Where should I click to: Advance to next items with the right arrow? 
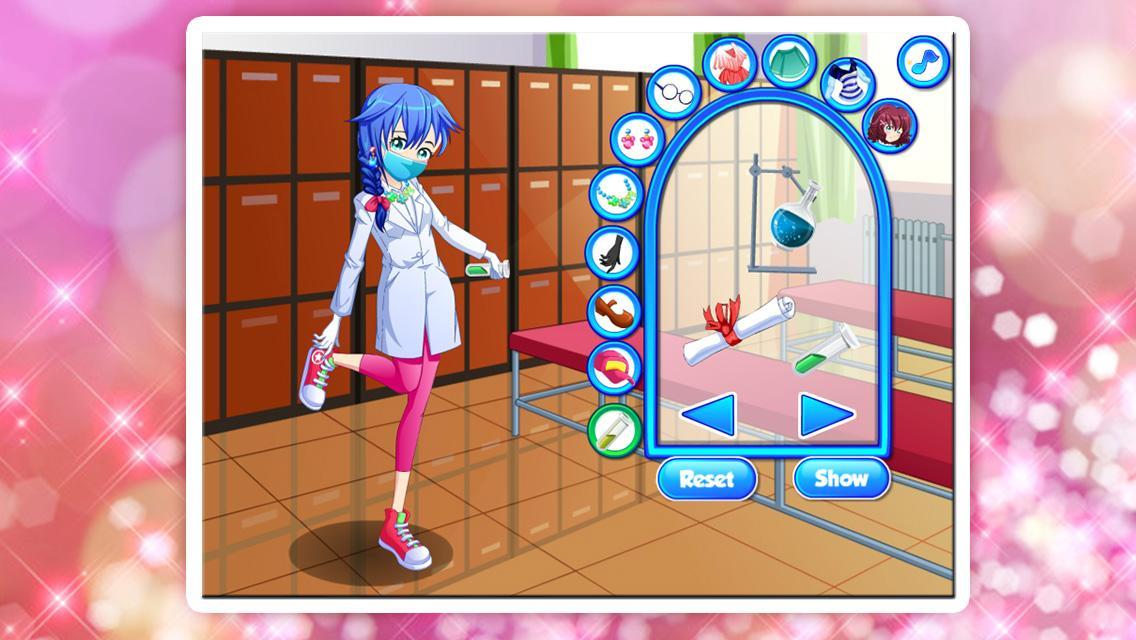[825, 415]
